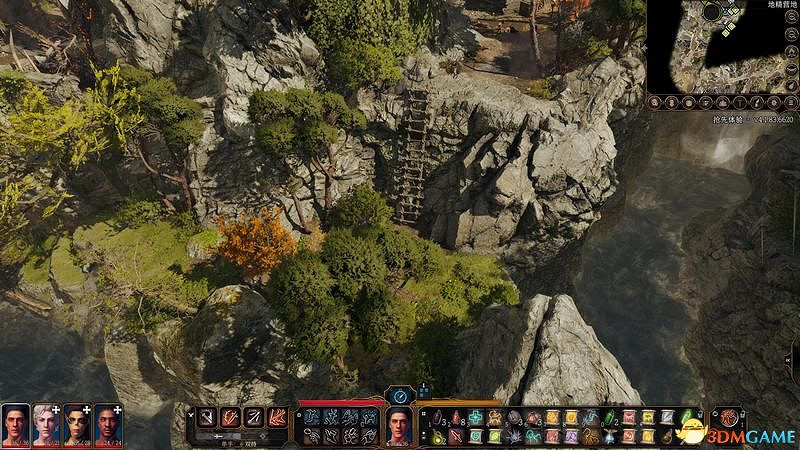Open the rightmost menu icon under minimap
Image resolution: width=800 pixels, height=450 pixels.
click(x=790, y=102)
